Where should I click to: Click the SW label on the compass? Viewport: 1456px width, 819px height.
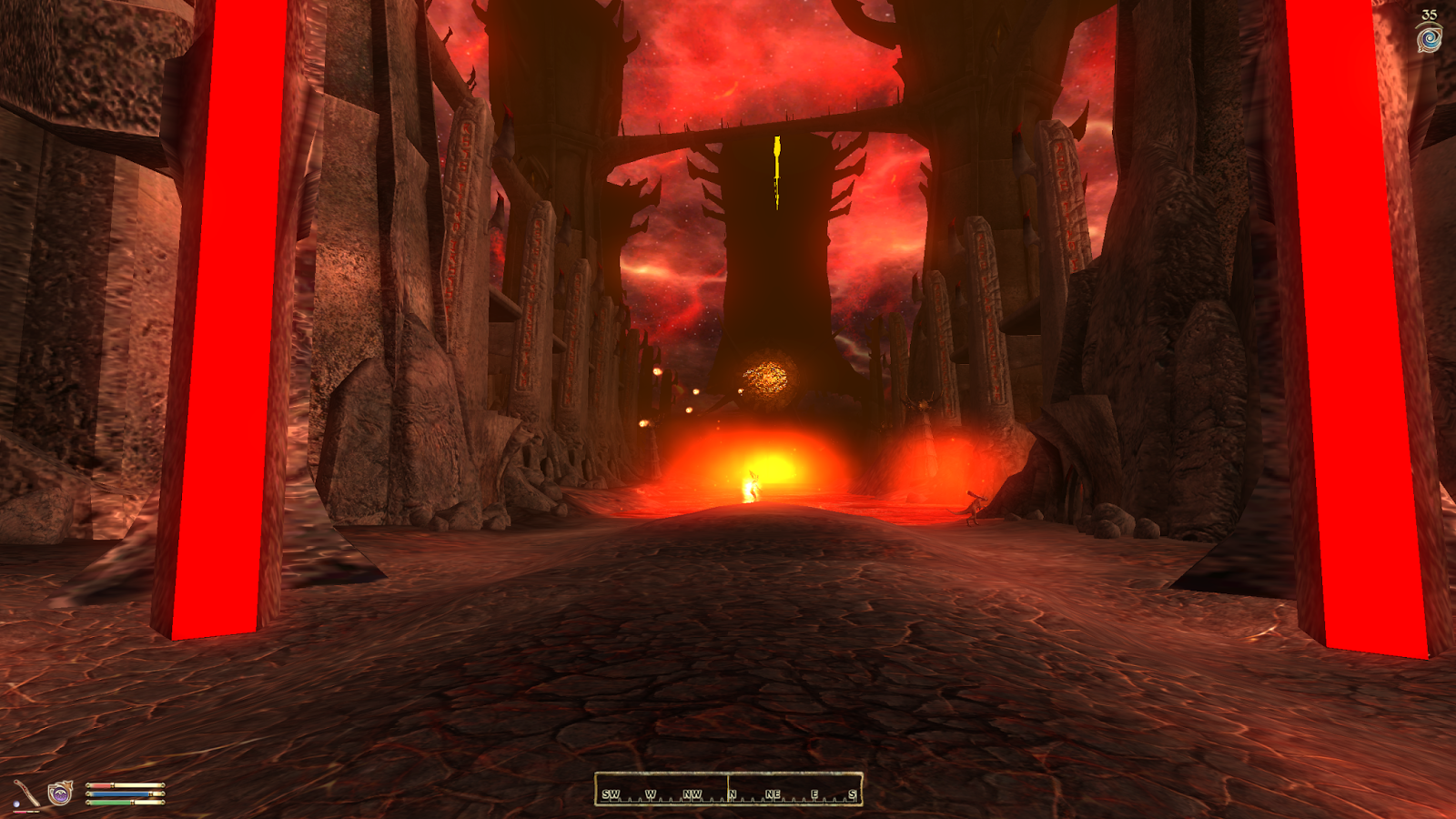point(612,794)
